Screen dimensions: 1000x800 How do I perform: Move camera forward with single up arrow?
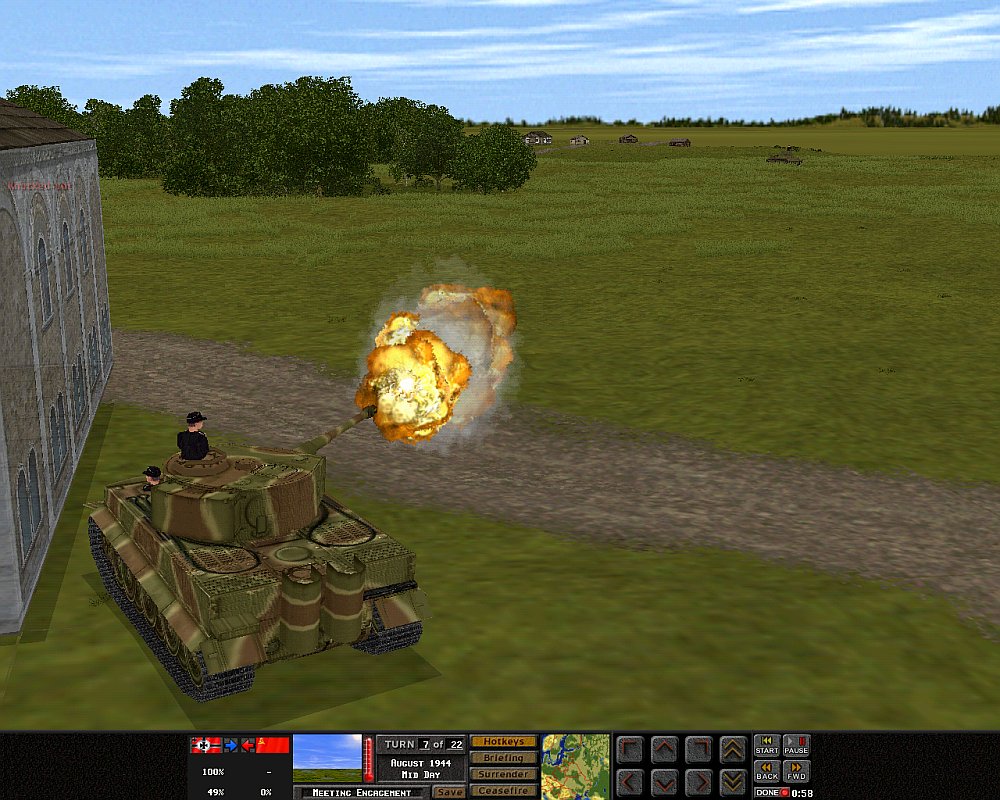665,749
